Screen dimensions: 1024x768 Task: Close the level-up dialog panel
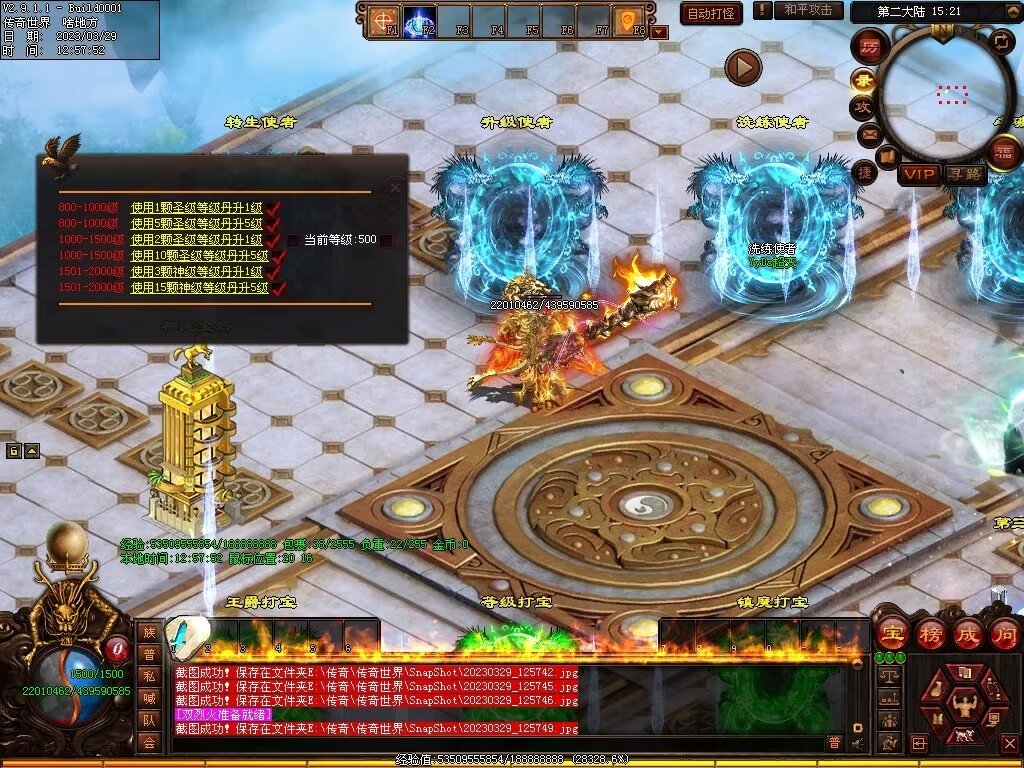click(395, 187)
